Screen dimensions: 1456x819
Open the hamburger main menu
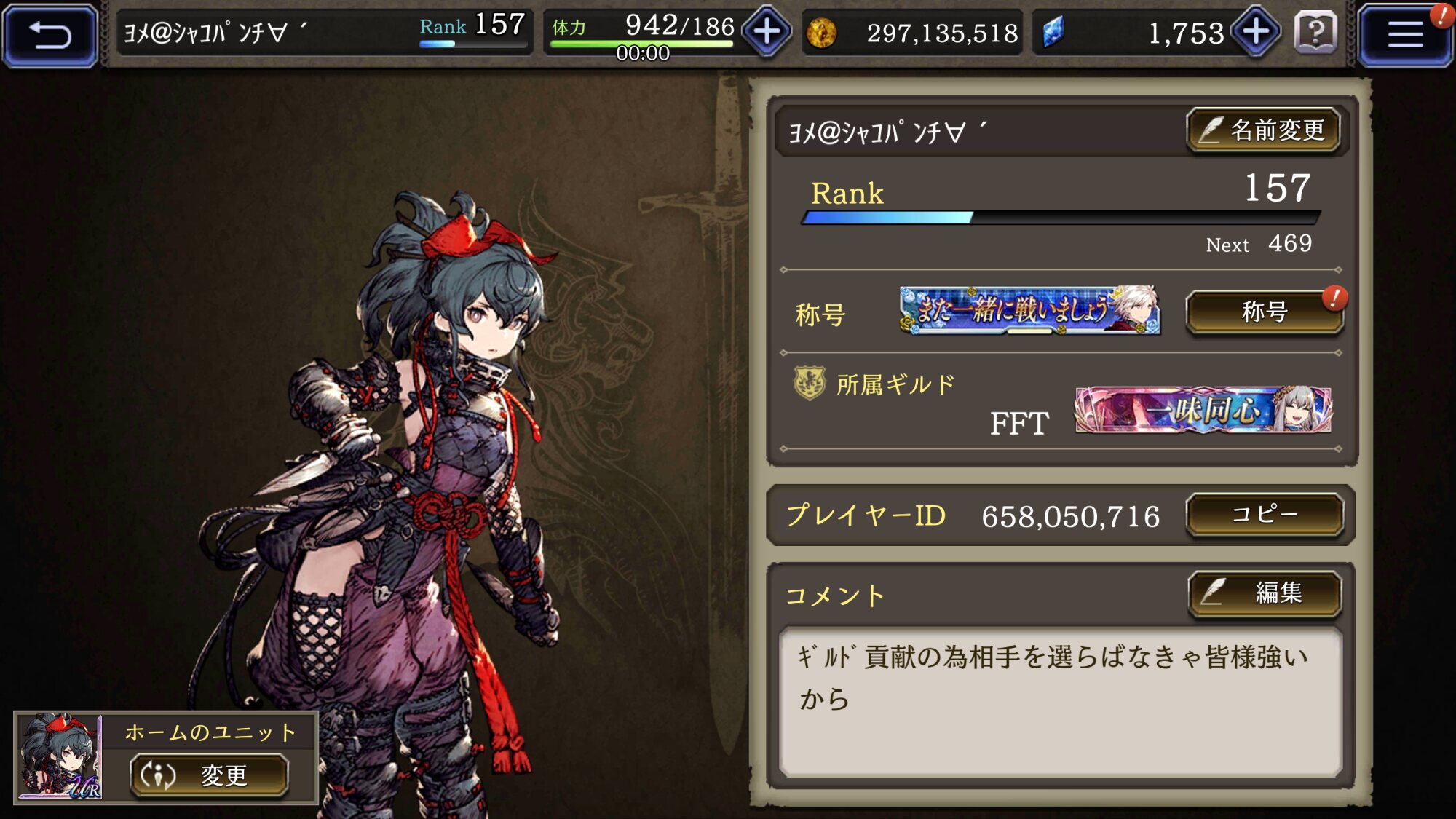(1404, 35)
